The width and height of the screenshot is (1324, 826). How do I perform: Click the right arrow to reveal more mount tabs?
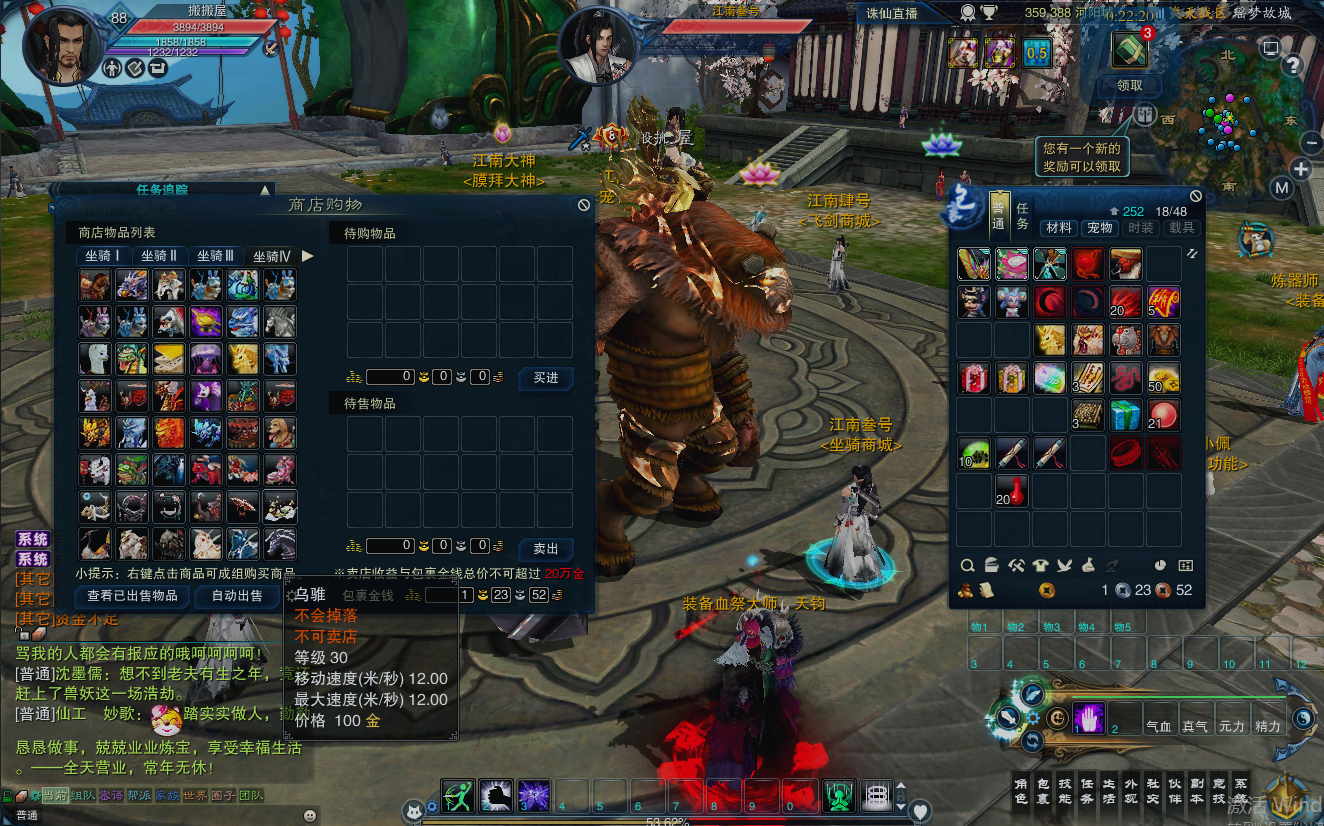tap(309, 255)
